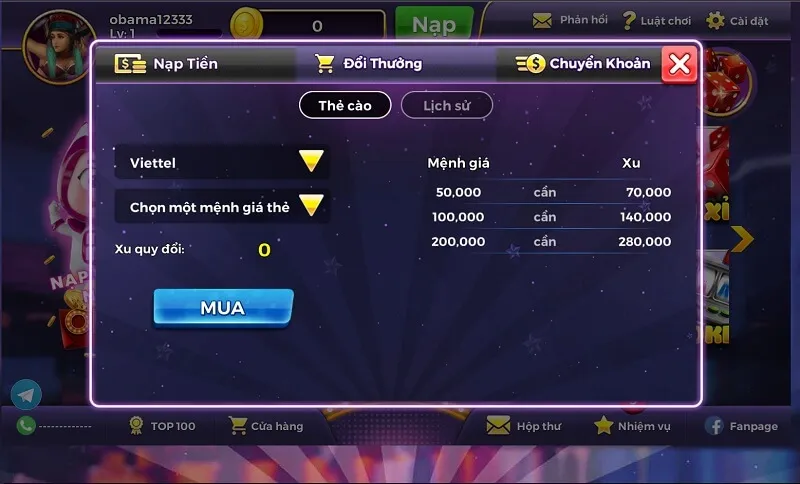Image resolution: width=800 pixels, height=484 pixels.
Task: Close the deposit popup with red X
Action: click(679, 64)
